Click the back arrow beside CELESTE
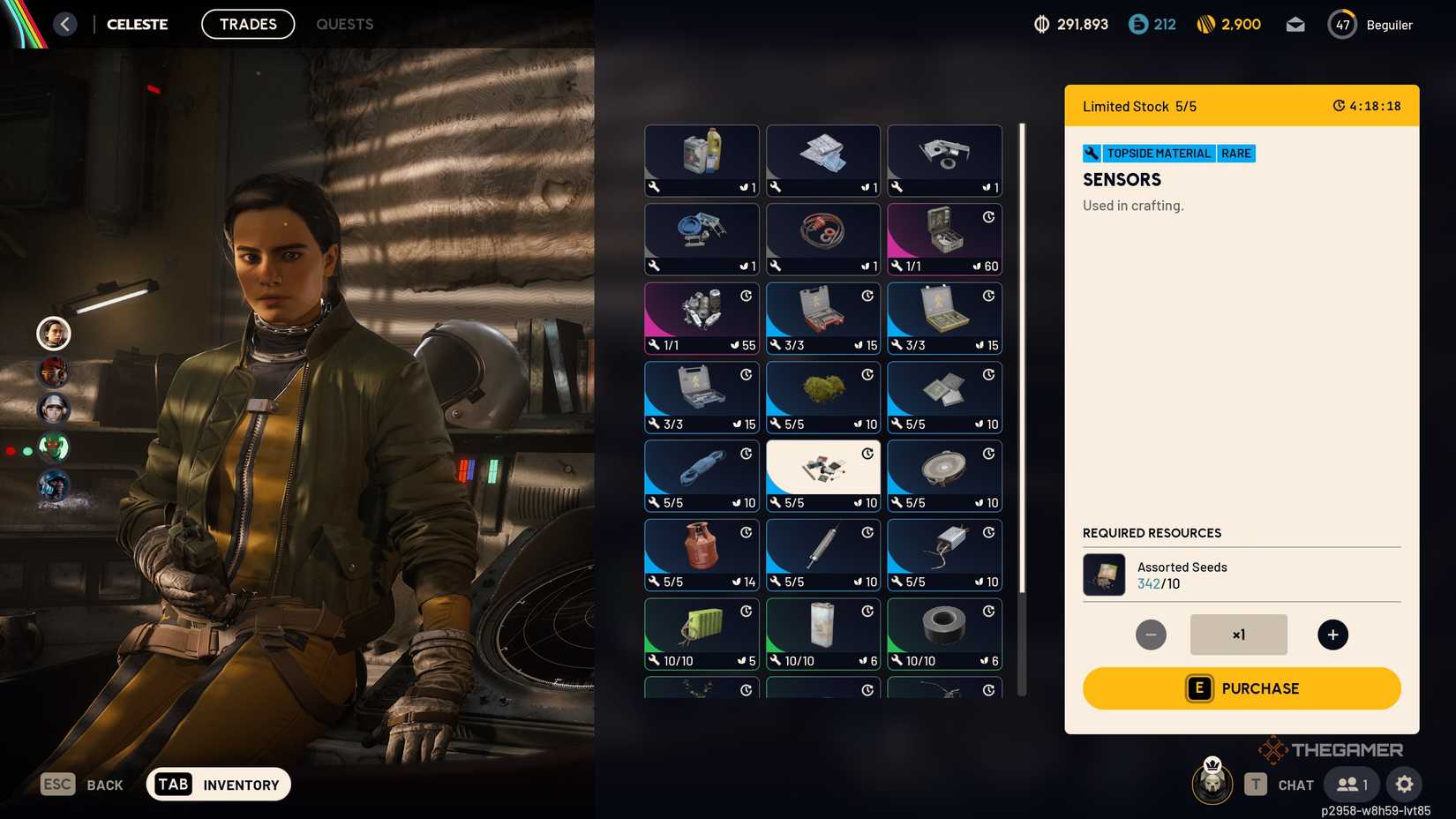The width and height of the screenshot is (1456, 819). [x=64, y=24]
